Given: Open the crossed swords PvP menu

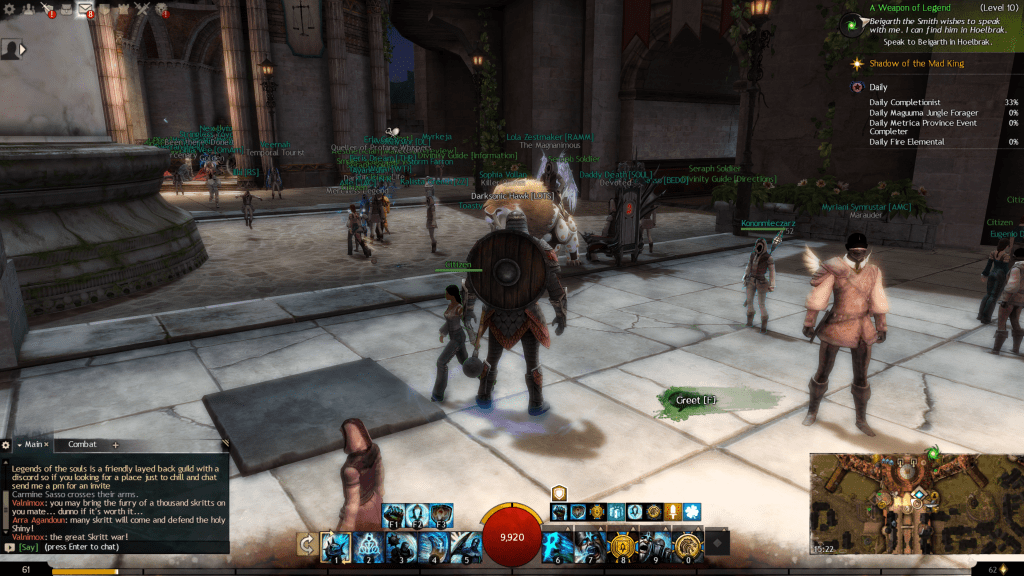Looking at the screenshot, I should click(x=142, y=10).
